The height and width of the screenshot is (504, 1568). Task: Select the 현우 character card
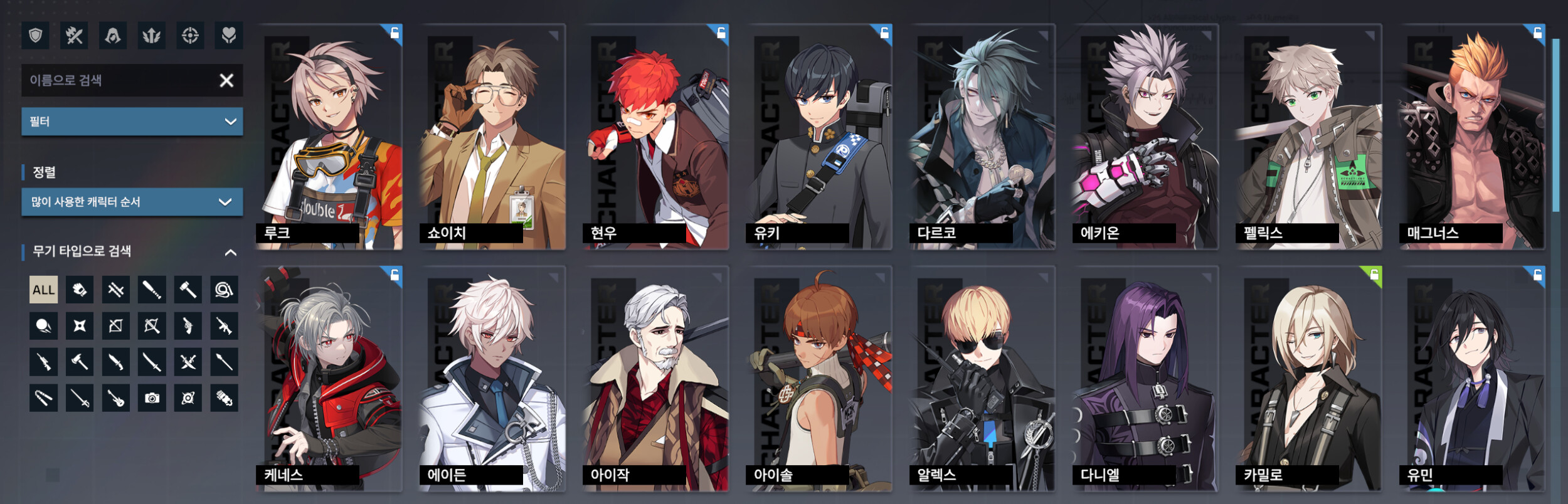(x=655, y=137)
